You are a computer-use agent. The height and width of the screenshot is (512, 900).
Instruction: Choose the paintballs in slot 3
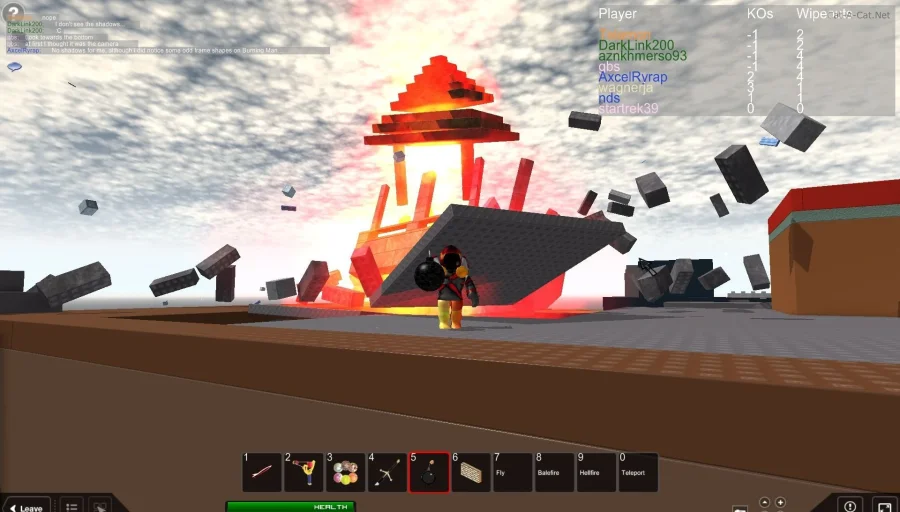[346, 472]
